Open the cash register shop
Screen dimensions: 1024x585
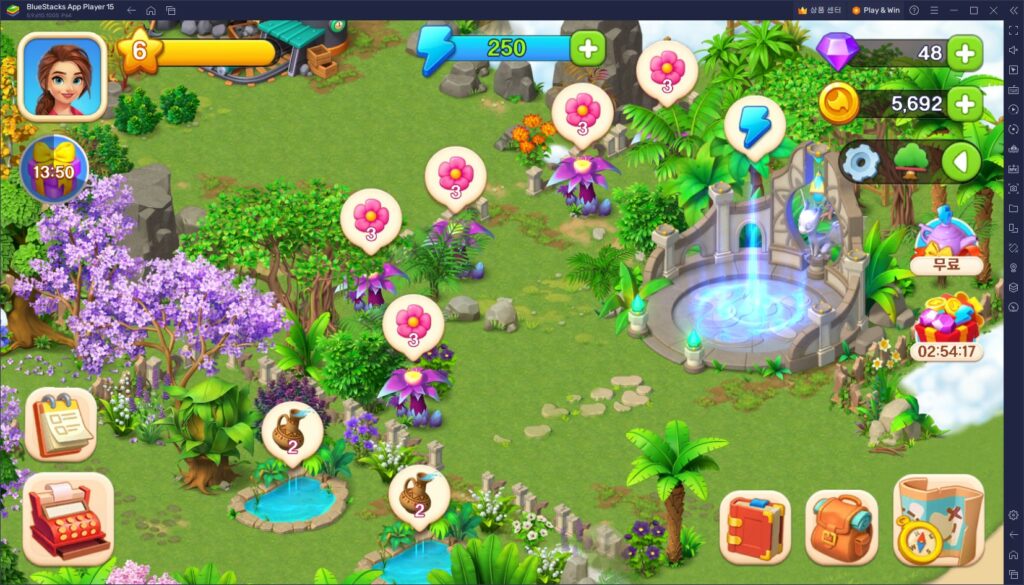(x=67, y=519)
